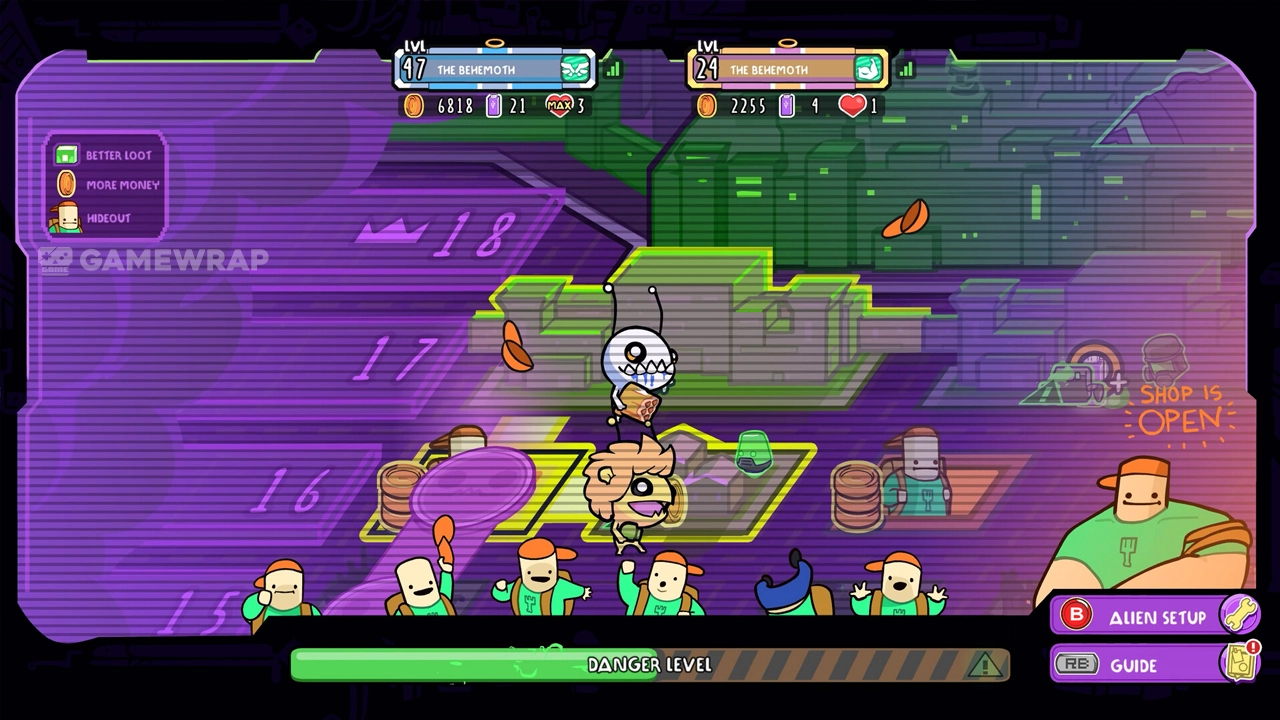The image size is (1280, 720).
Task: Choose the More Money legend entry
Action: click(108, 185)
